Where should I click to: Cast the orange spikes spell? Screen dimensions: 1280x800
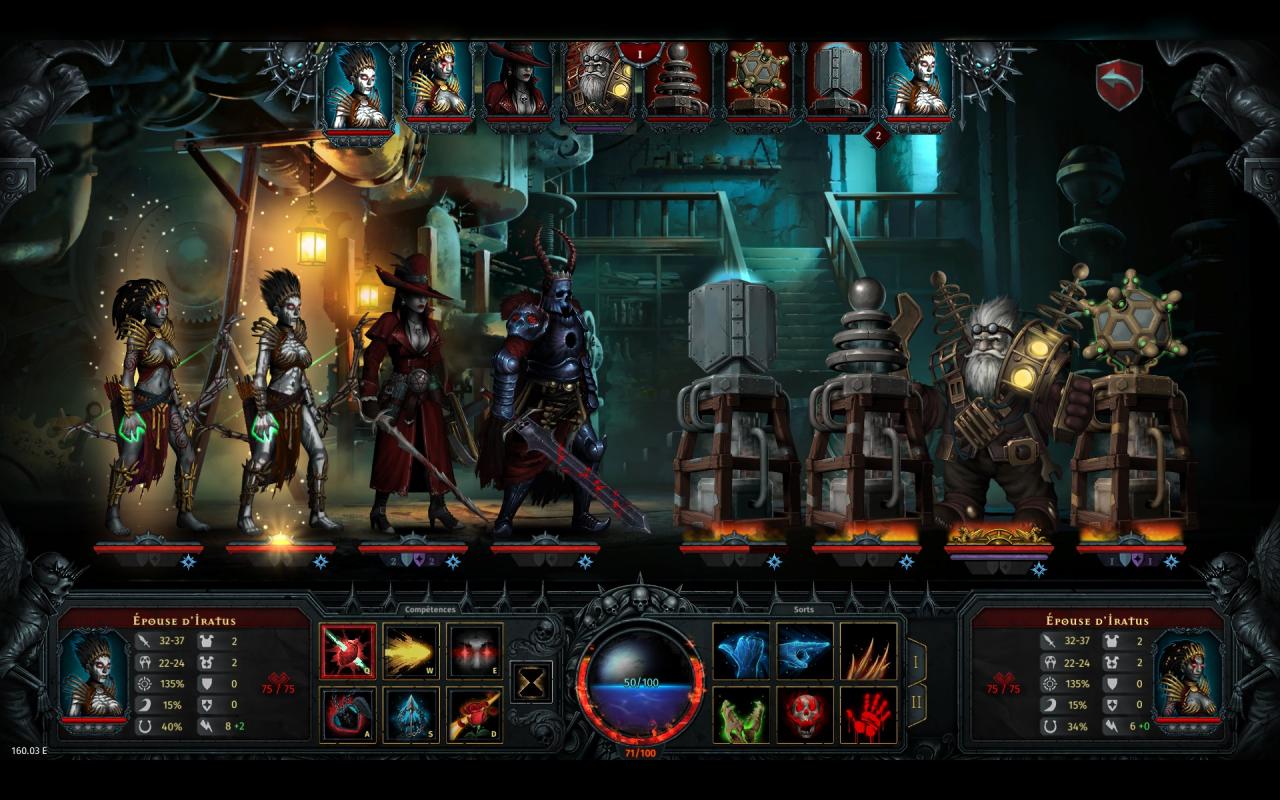[868, 652]
